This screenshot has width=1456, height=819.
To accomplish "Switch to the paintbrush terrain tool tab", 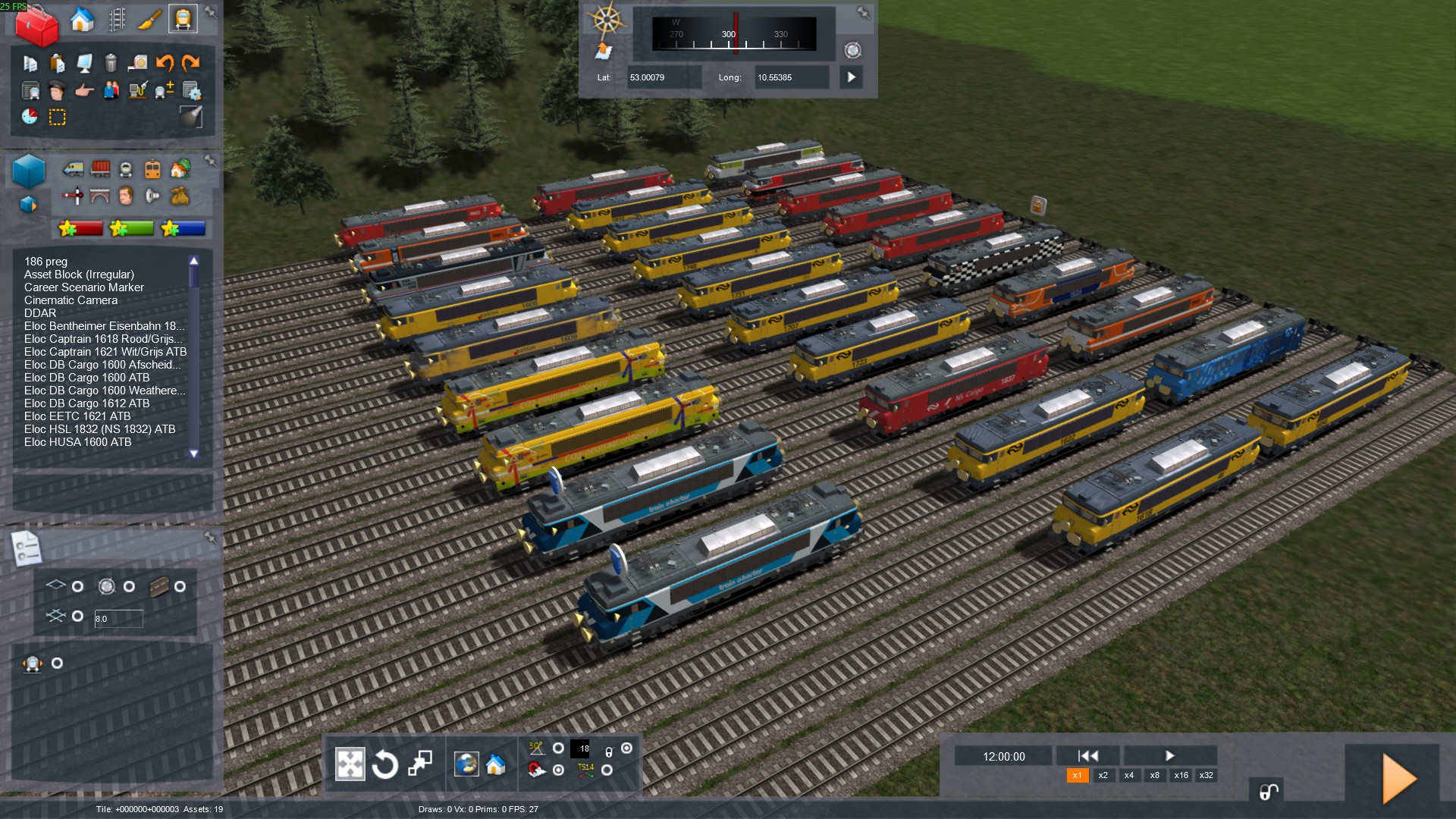I will click(149, 20).
